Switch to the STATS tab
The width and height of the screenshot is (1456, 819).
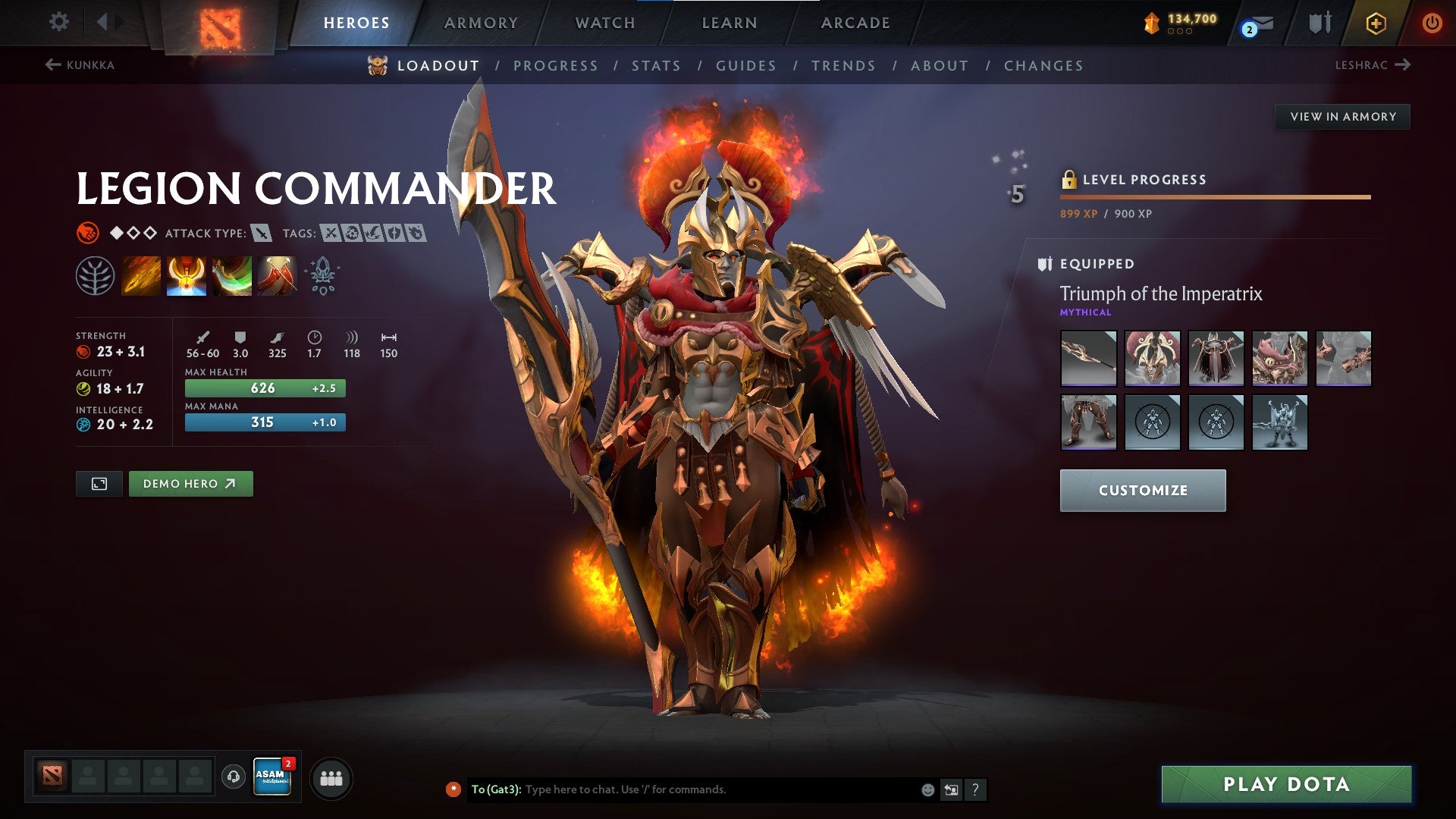(x=657, y=66)
